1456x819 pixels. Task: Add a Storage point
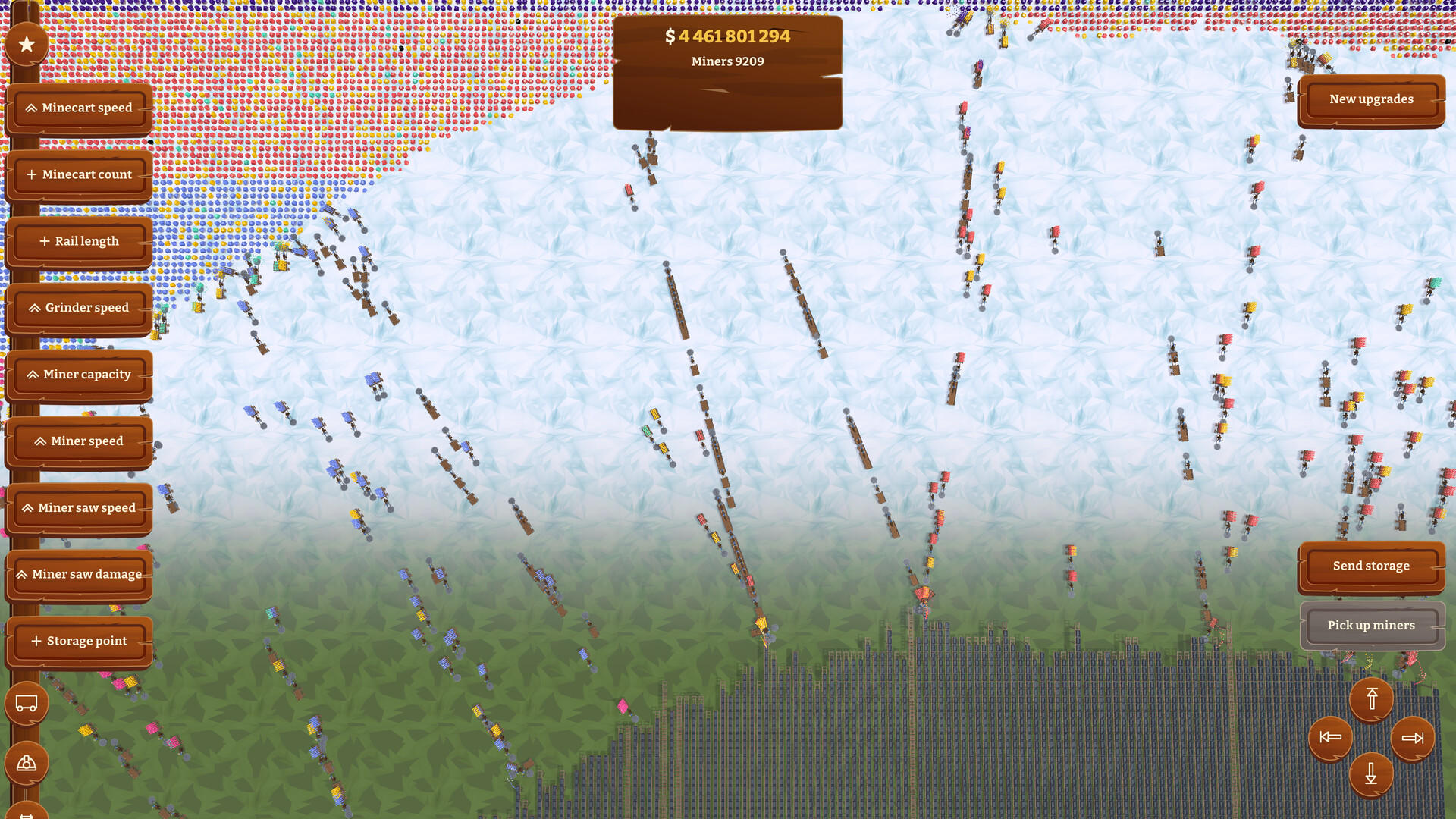point(80,641)
